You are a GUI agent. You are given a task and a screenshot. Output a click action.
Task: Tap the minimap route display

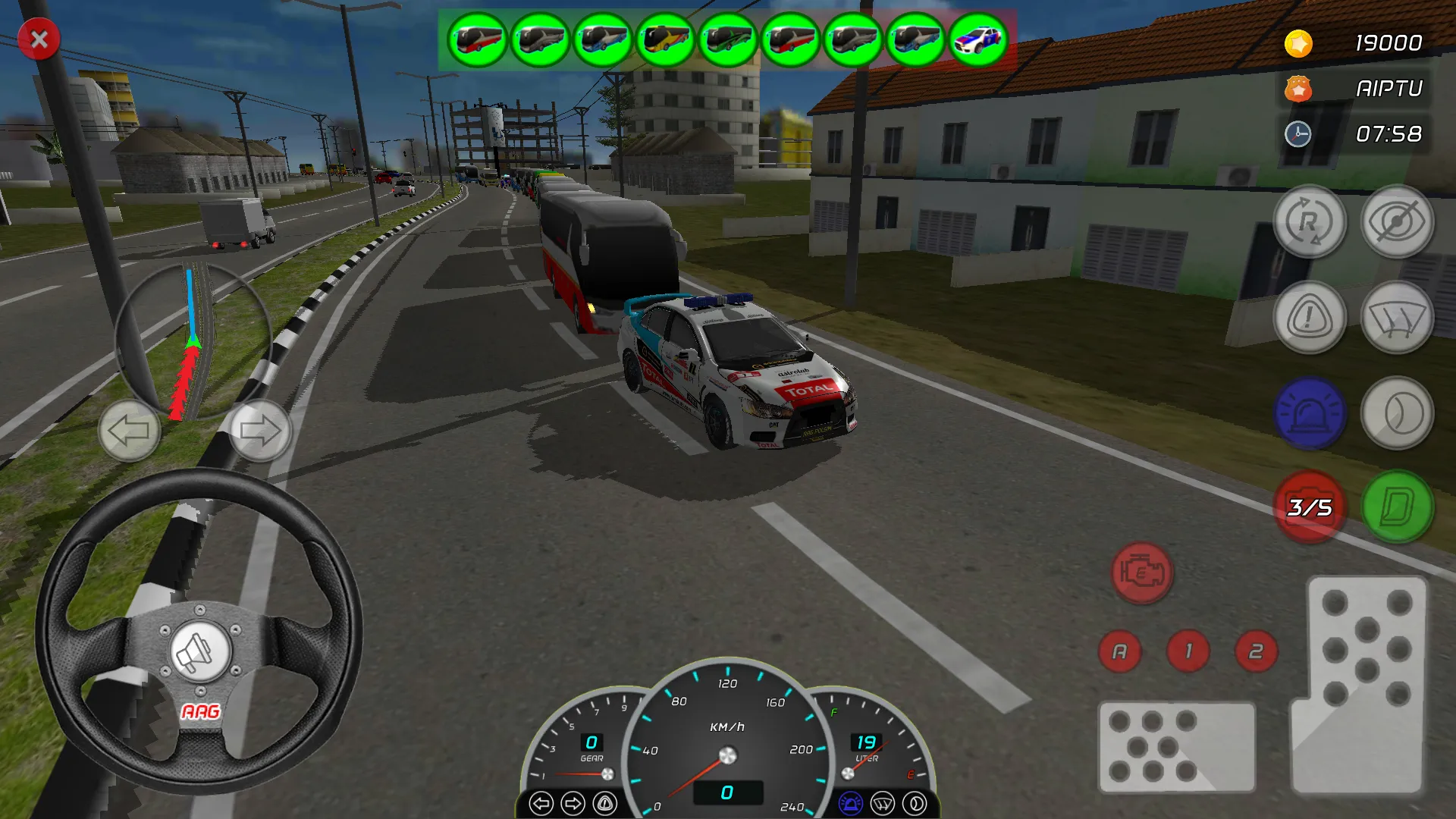[193, 341]
